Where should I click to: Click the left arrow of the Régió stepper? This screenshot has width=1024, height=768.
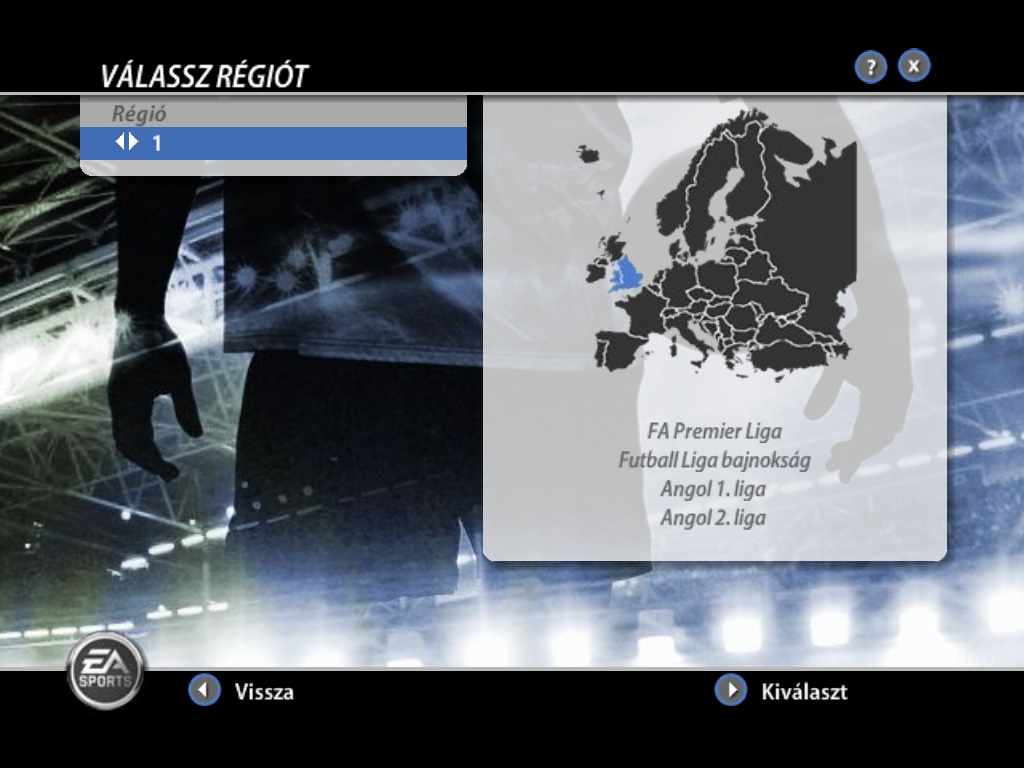120,142
